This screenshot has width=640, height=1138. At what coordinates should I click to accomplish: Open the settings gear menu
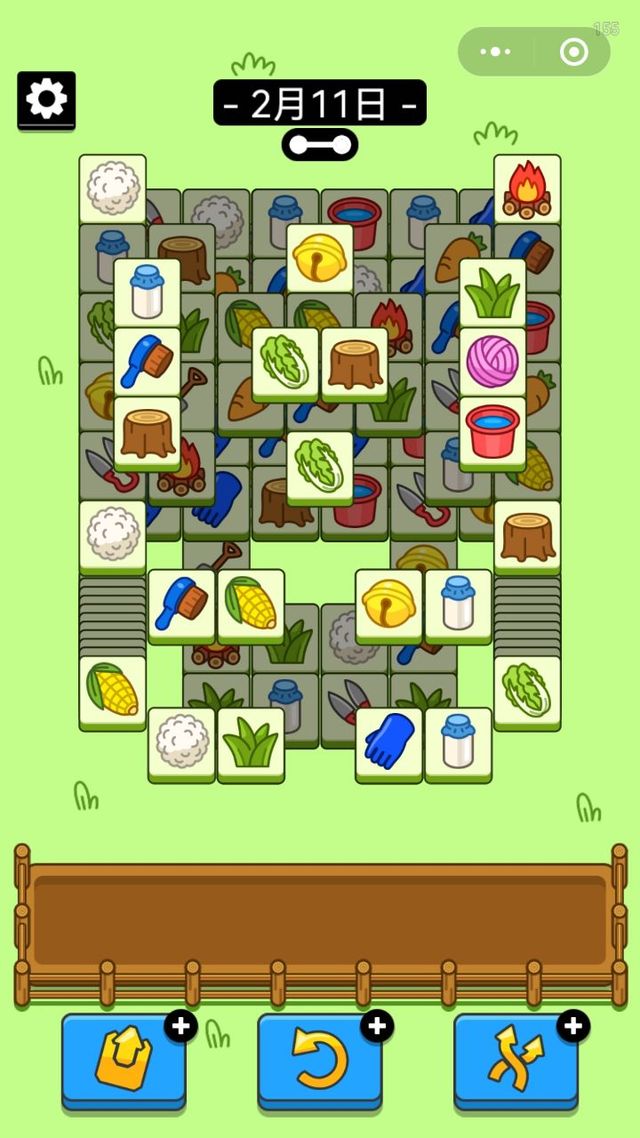pos(46,99)
